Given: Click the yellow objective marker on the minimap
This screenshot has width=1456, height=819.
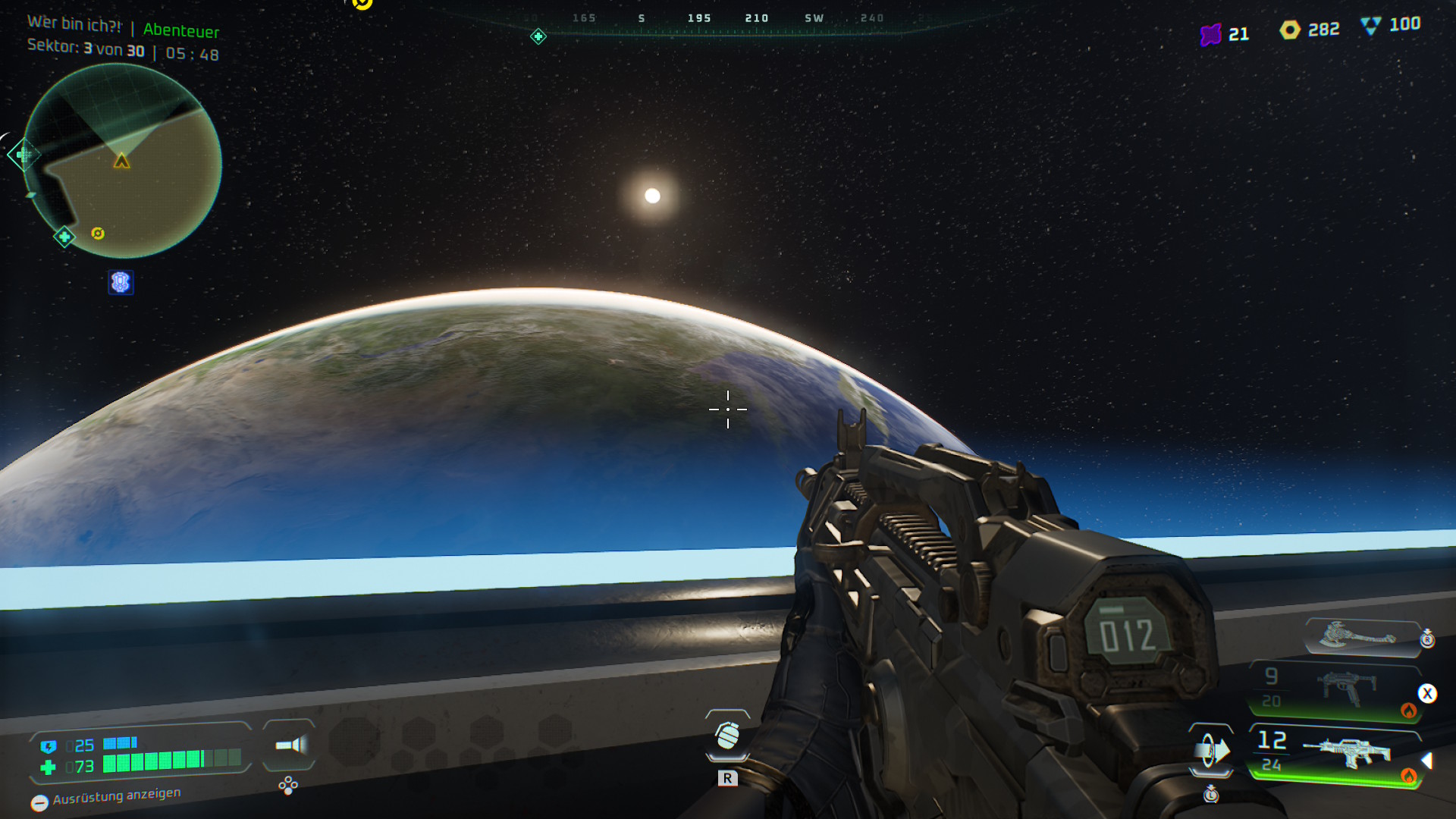Looking at the screenshot, I should [x=98, y=234].
